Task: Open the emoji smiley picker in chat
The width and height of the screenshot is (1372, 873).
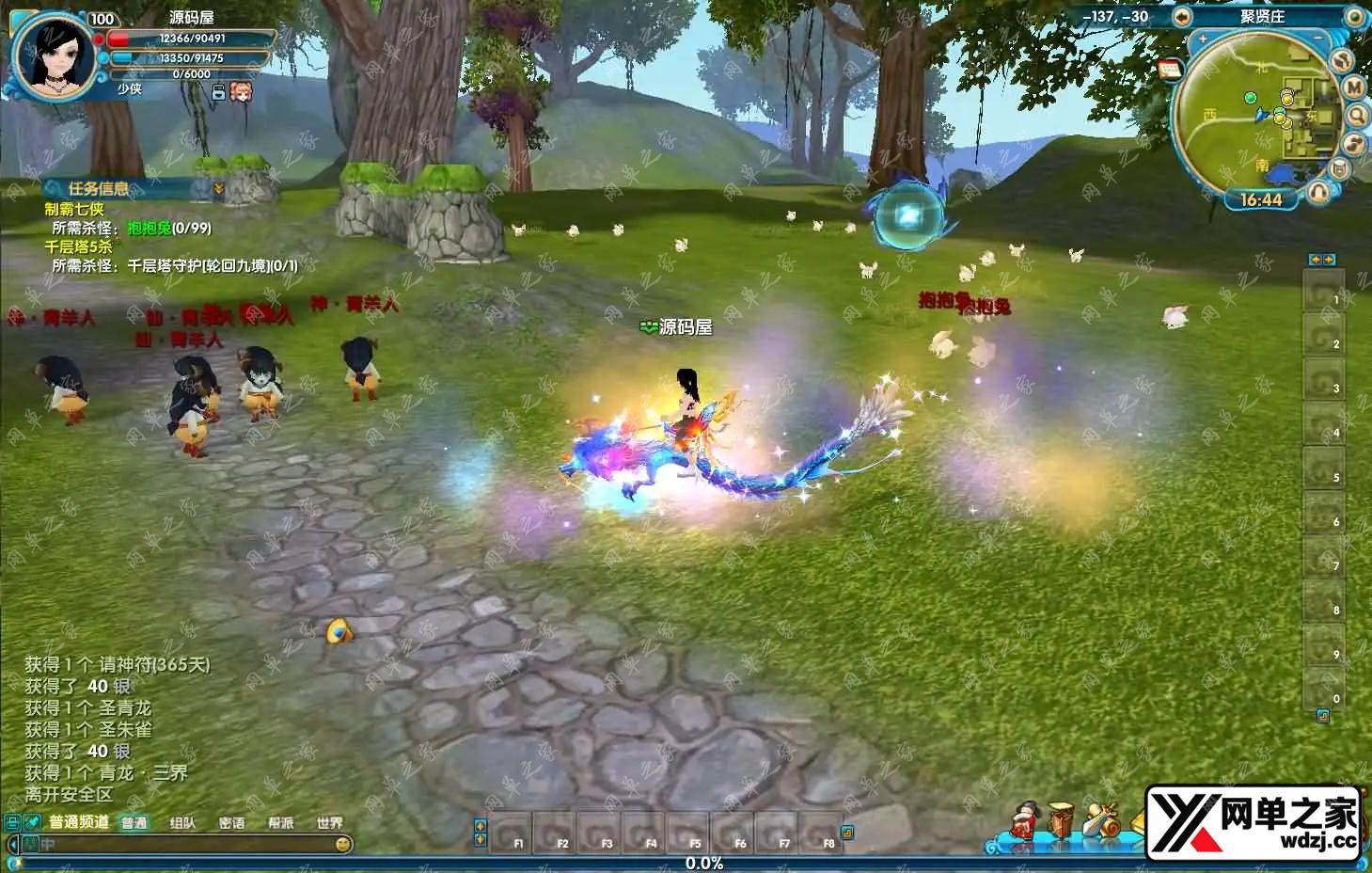Action: [343, 844]
